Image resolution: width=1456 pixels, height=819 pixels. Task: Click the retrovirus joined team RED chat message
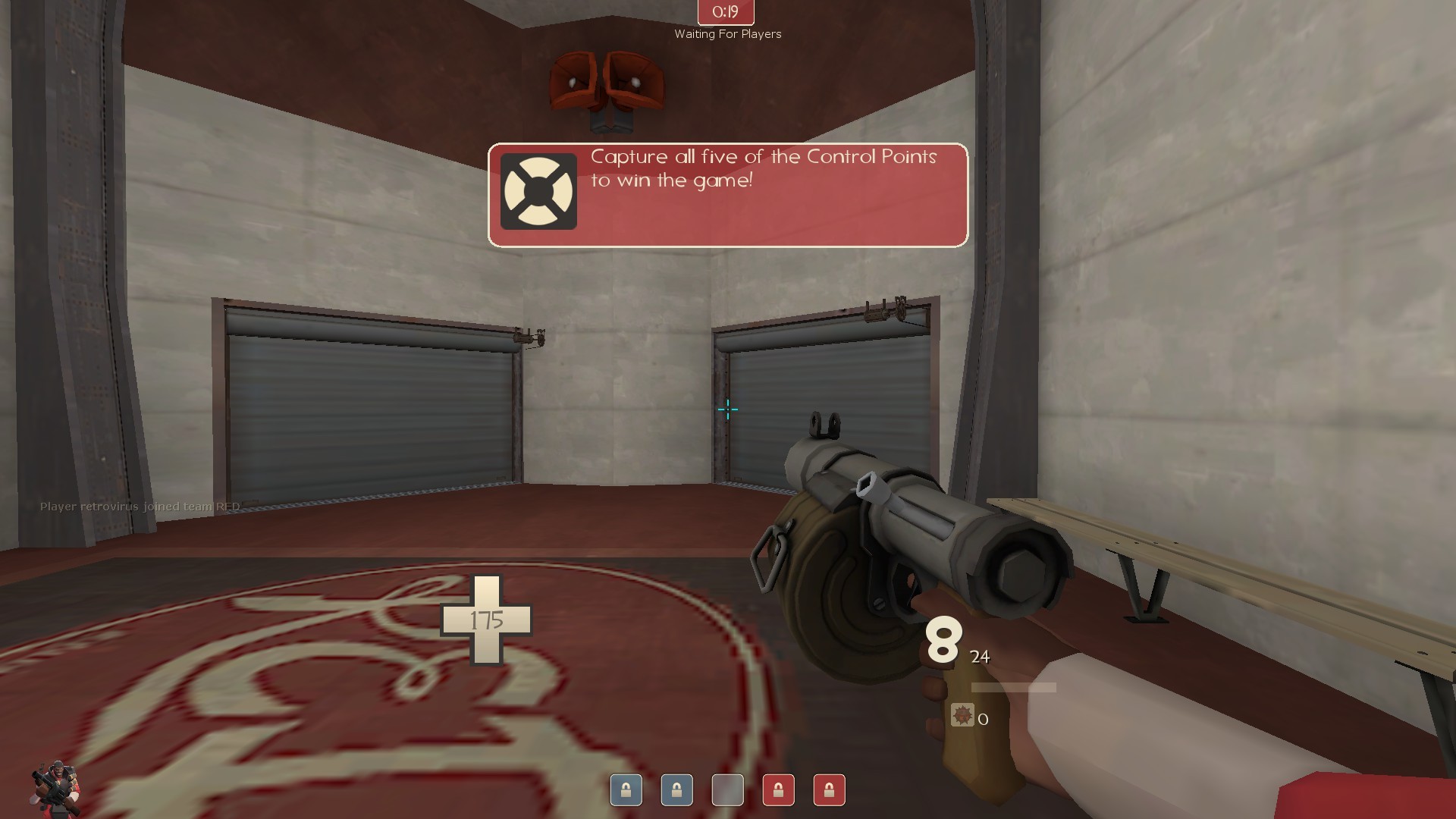pos(139,507)
